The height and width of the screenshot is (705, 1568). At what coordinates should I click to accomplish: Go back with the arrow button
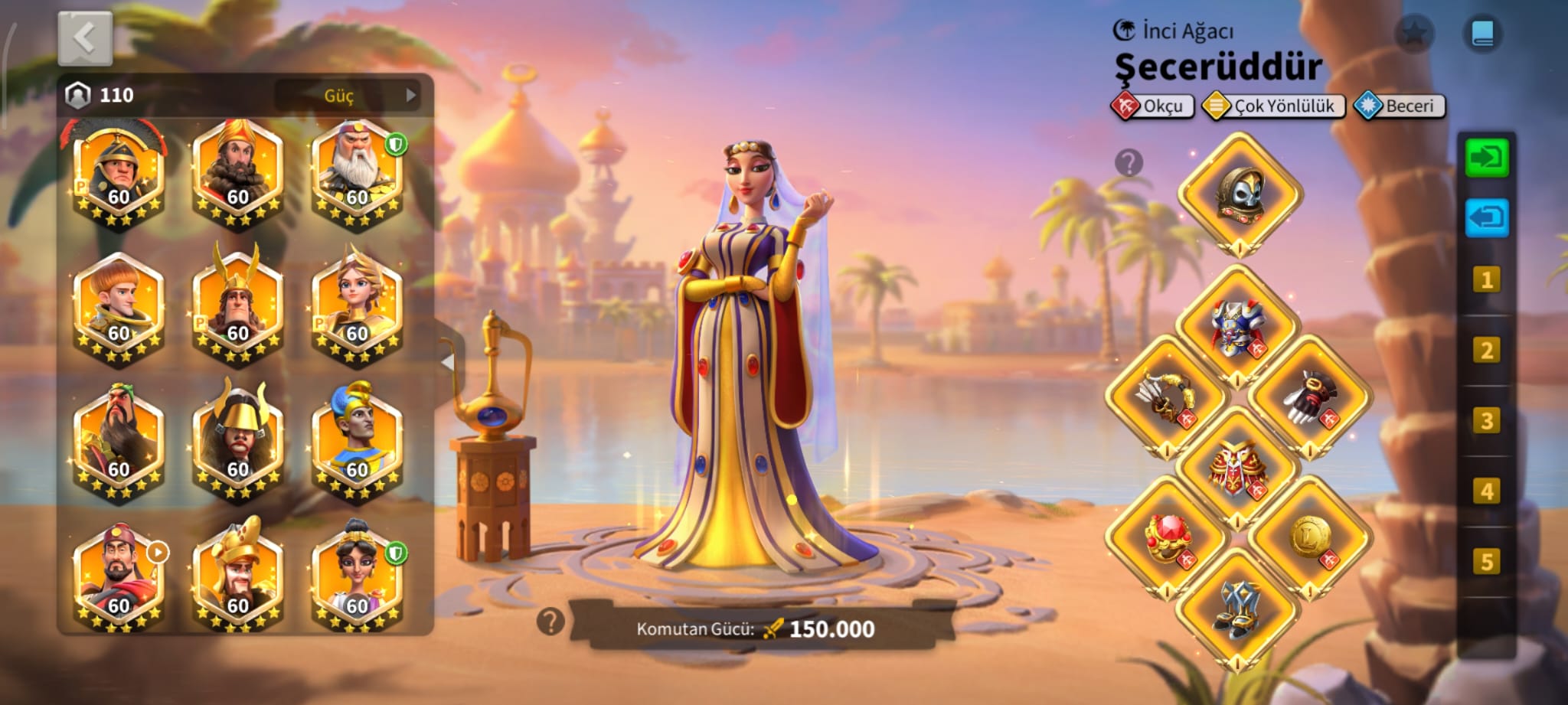85,38
